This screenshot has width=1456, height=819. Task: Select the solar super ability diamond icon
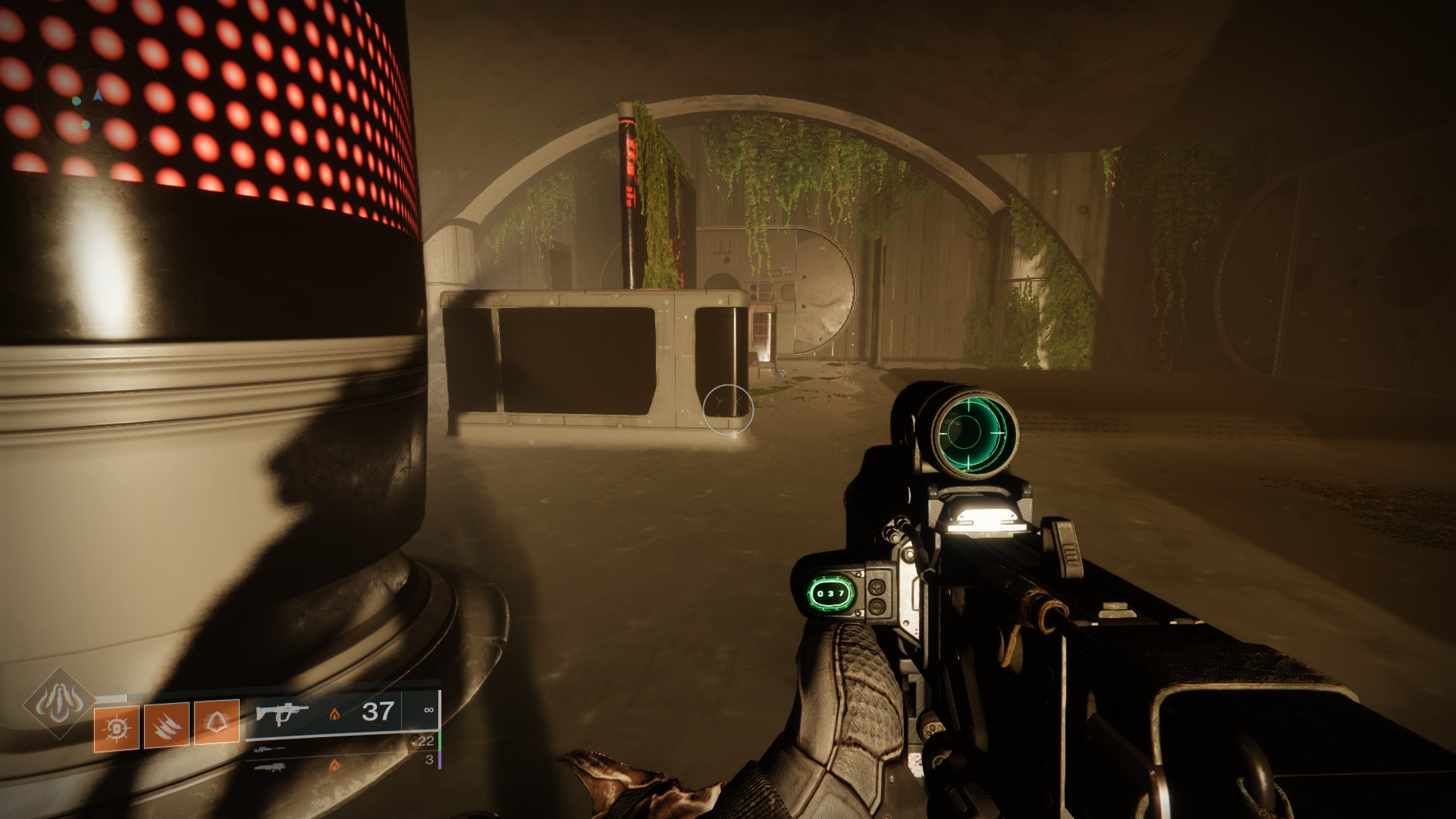tap(58, 704)
